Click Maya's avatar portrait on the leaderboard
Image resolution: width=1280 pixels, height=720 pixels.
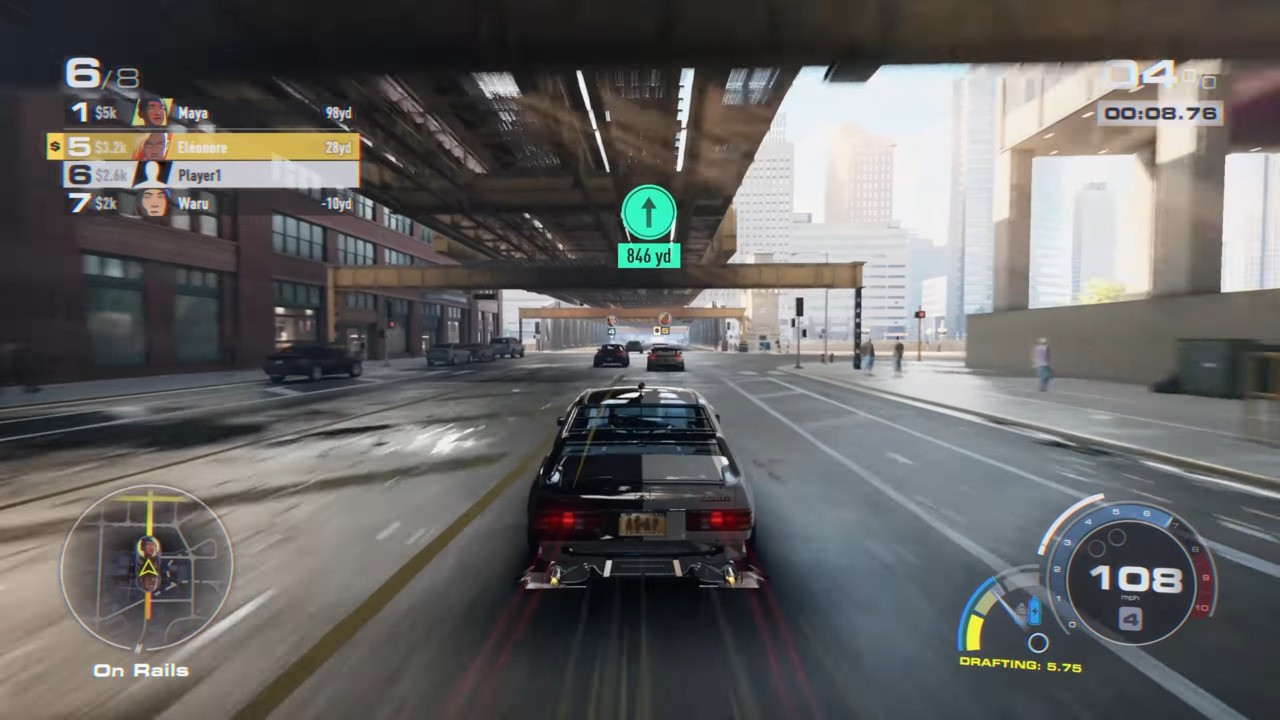153,112
